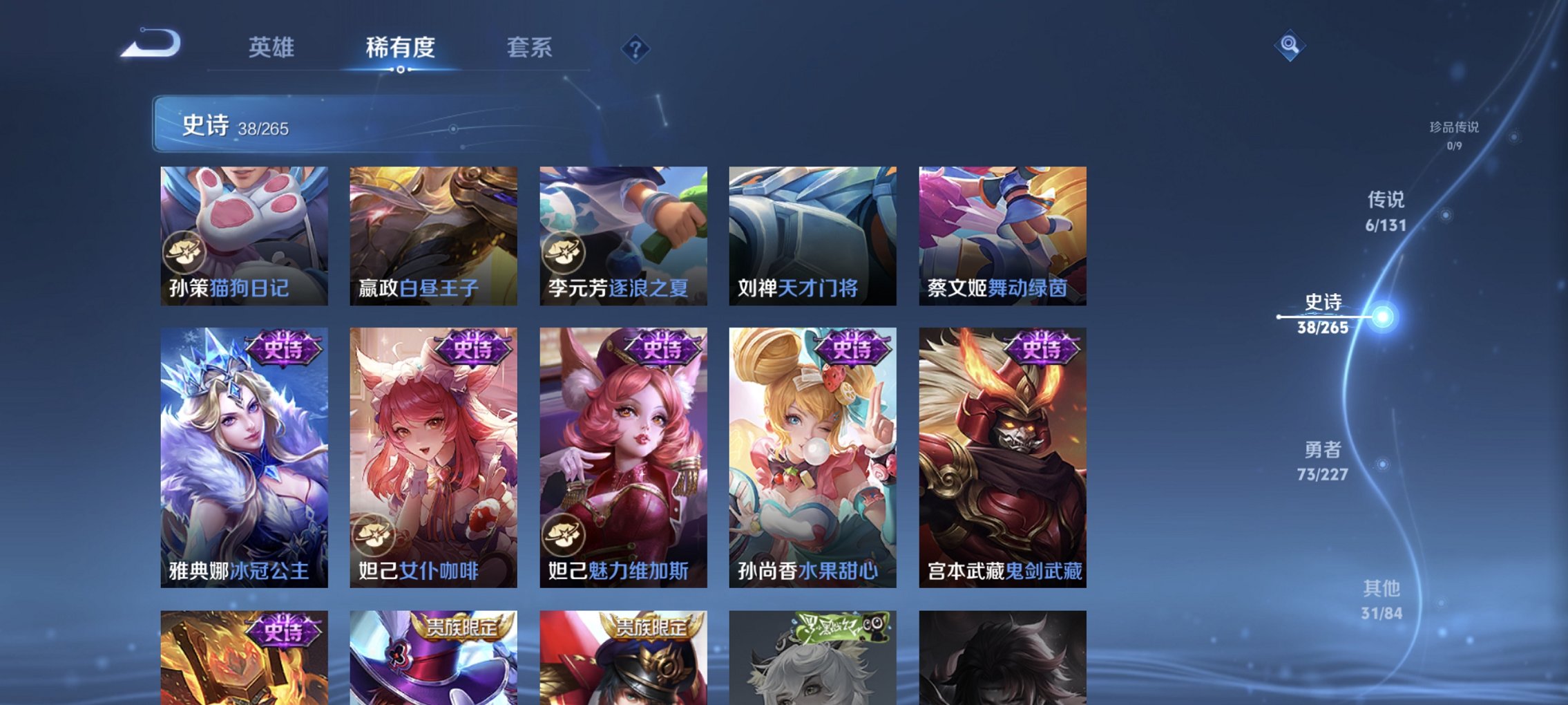
Task: Open the help question mark icon
Action: click(636, 48)
